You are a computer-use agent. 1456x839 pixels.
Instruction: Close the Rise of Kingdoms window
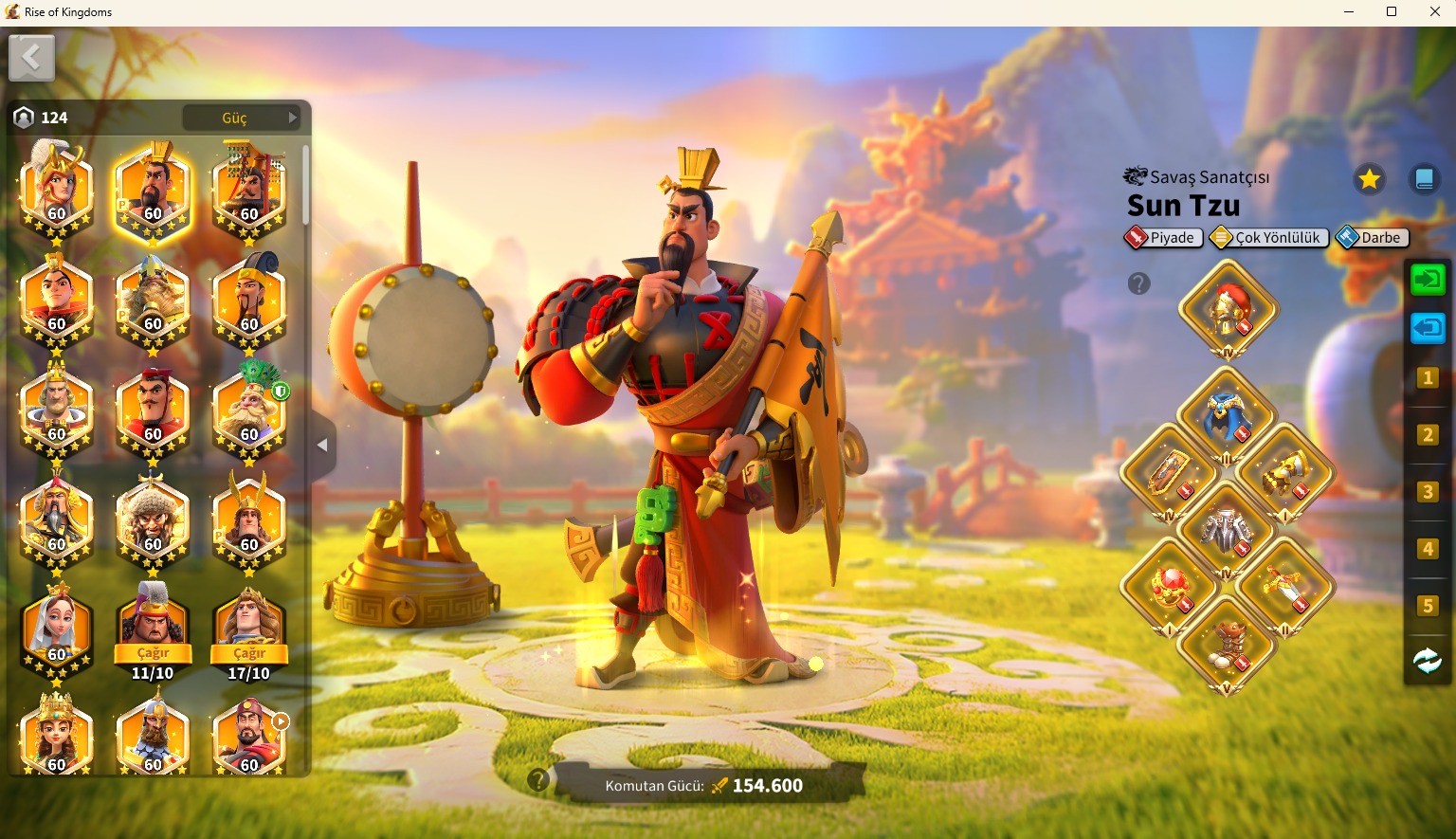1434,12
